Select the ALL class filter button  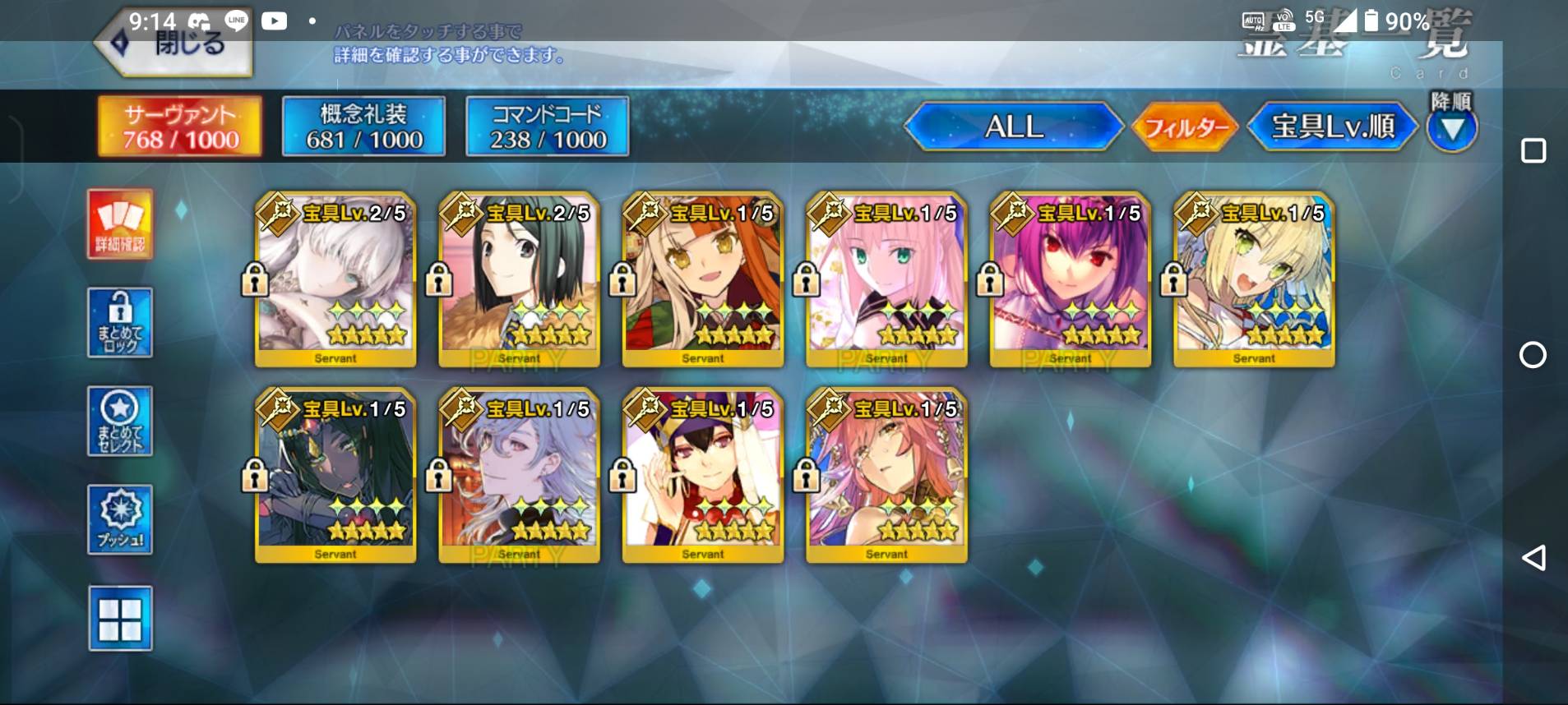coord(1014,127)
